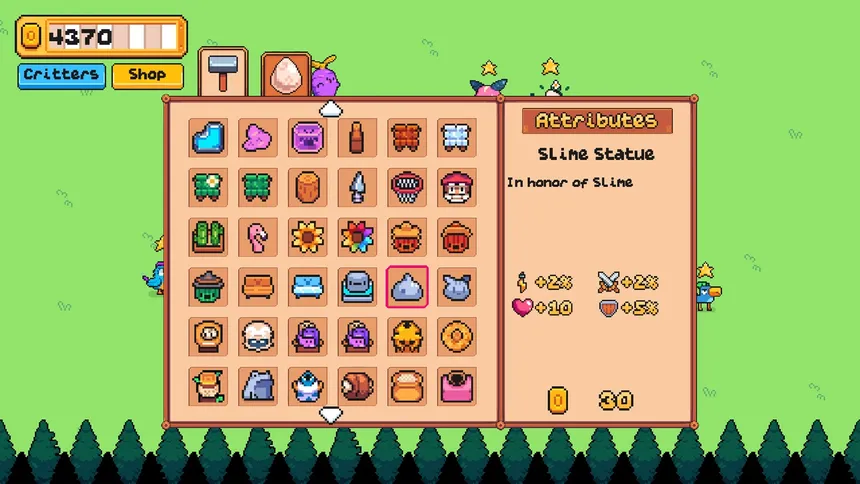This screenshot has width=860, height=484.
Task: Select the Slime Statue item
Action: (x=407, y=286)
